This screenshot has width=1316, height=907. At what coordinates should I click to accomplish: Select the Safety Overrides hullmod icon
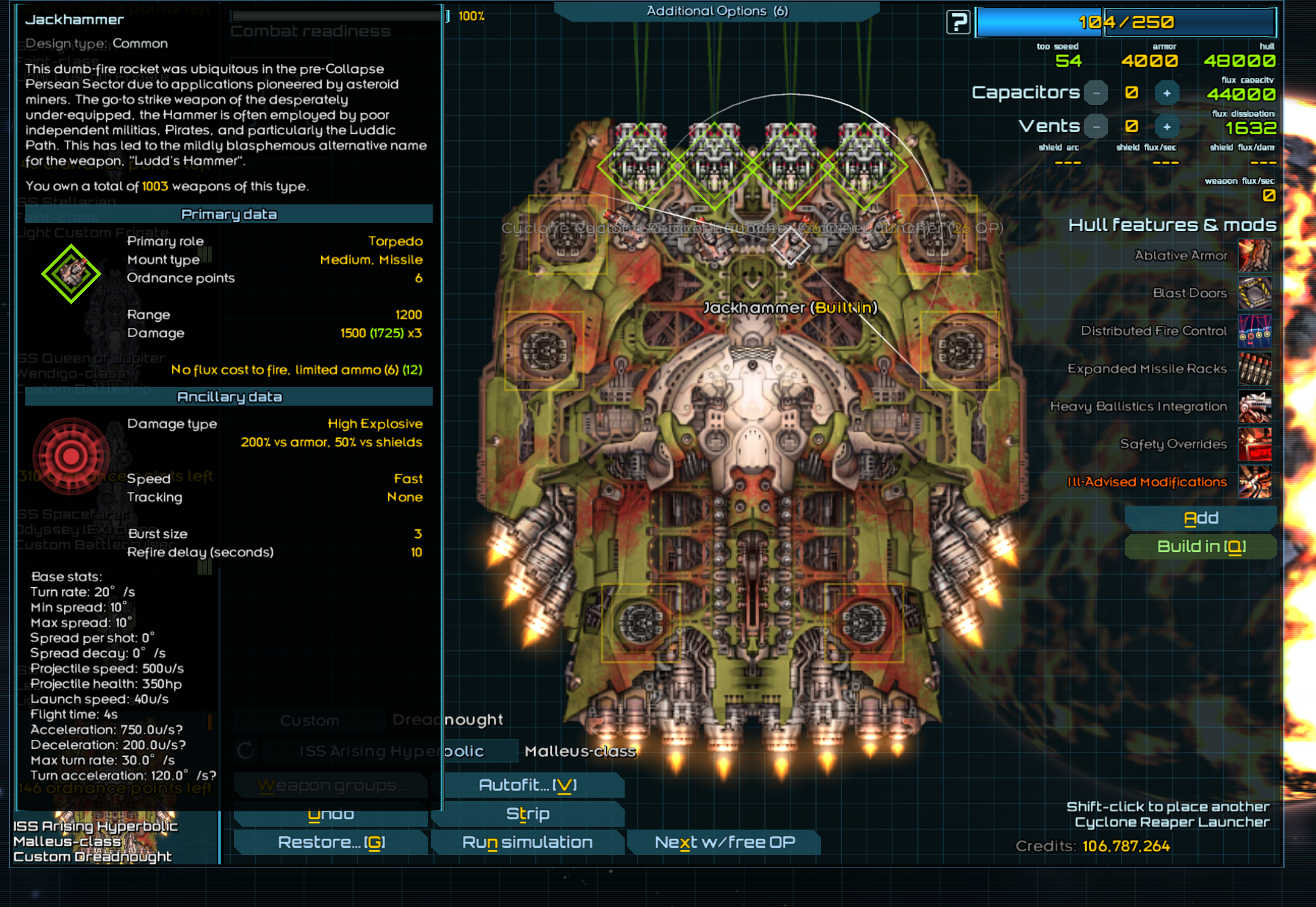pos(1254,444)
